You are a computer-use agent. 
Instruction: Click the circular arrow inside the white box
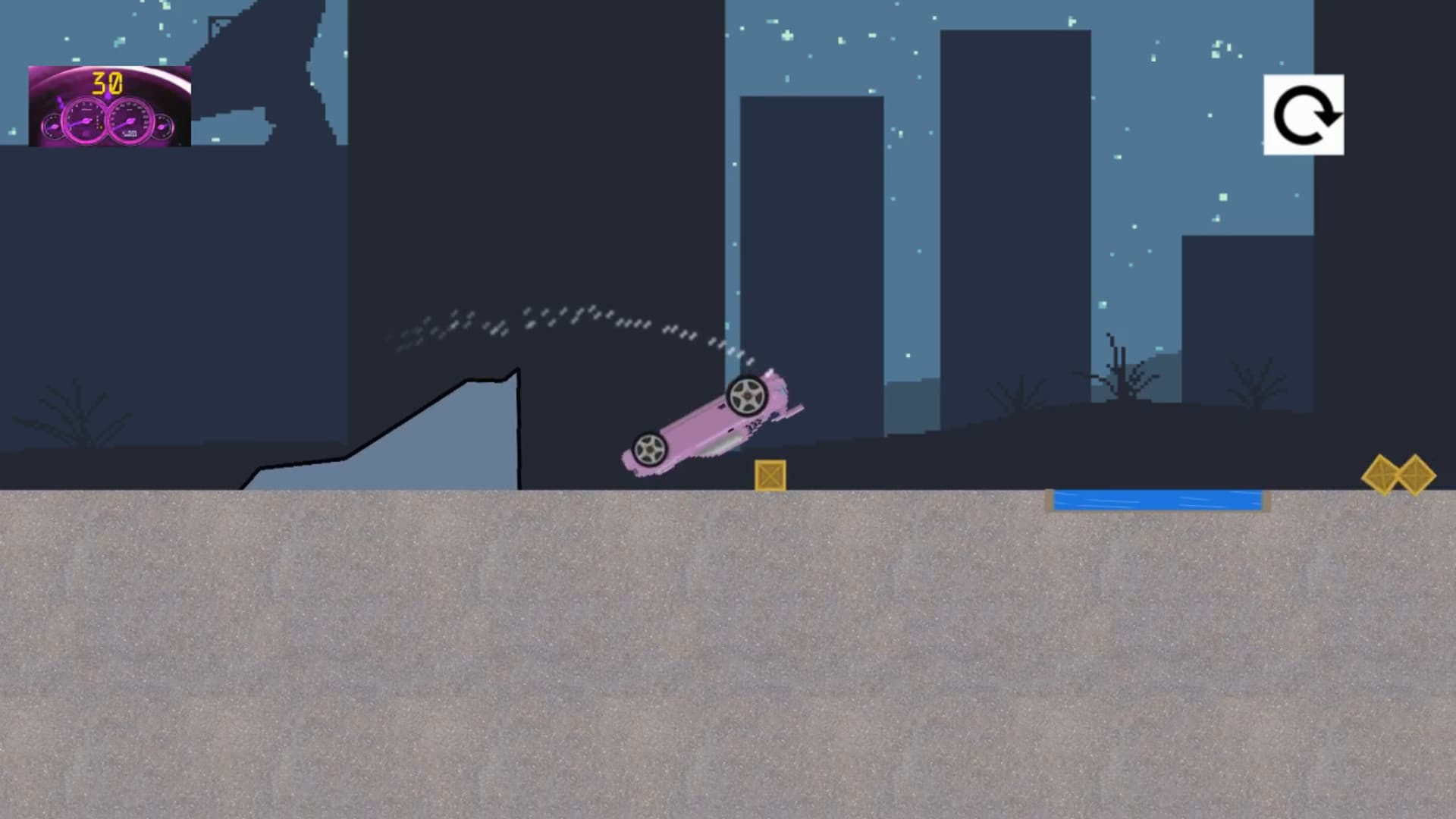[x=1303, y=115]
